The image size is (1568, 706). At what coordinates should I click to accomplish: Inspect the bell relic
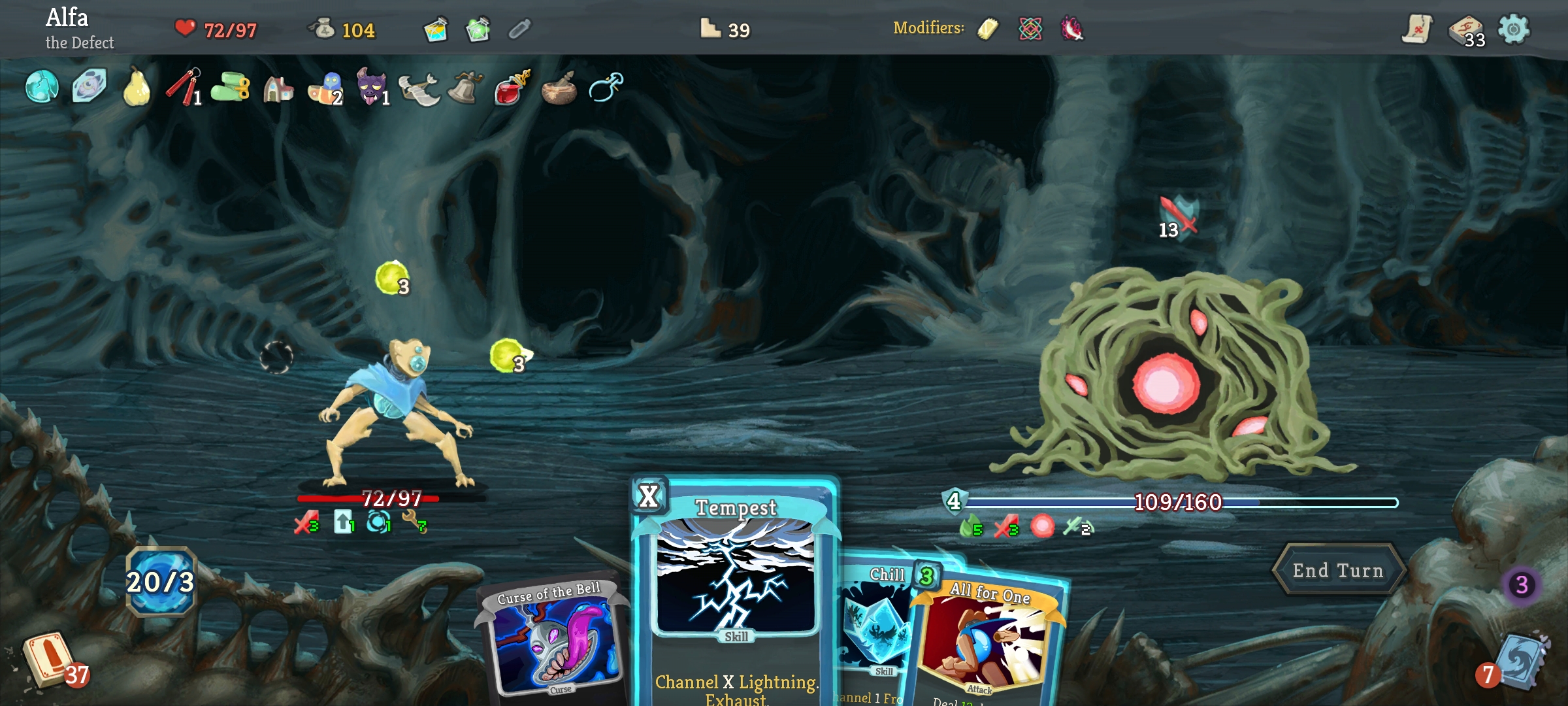465,87
